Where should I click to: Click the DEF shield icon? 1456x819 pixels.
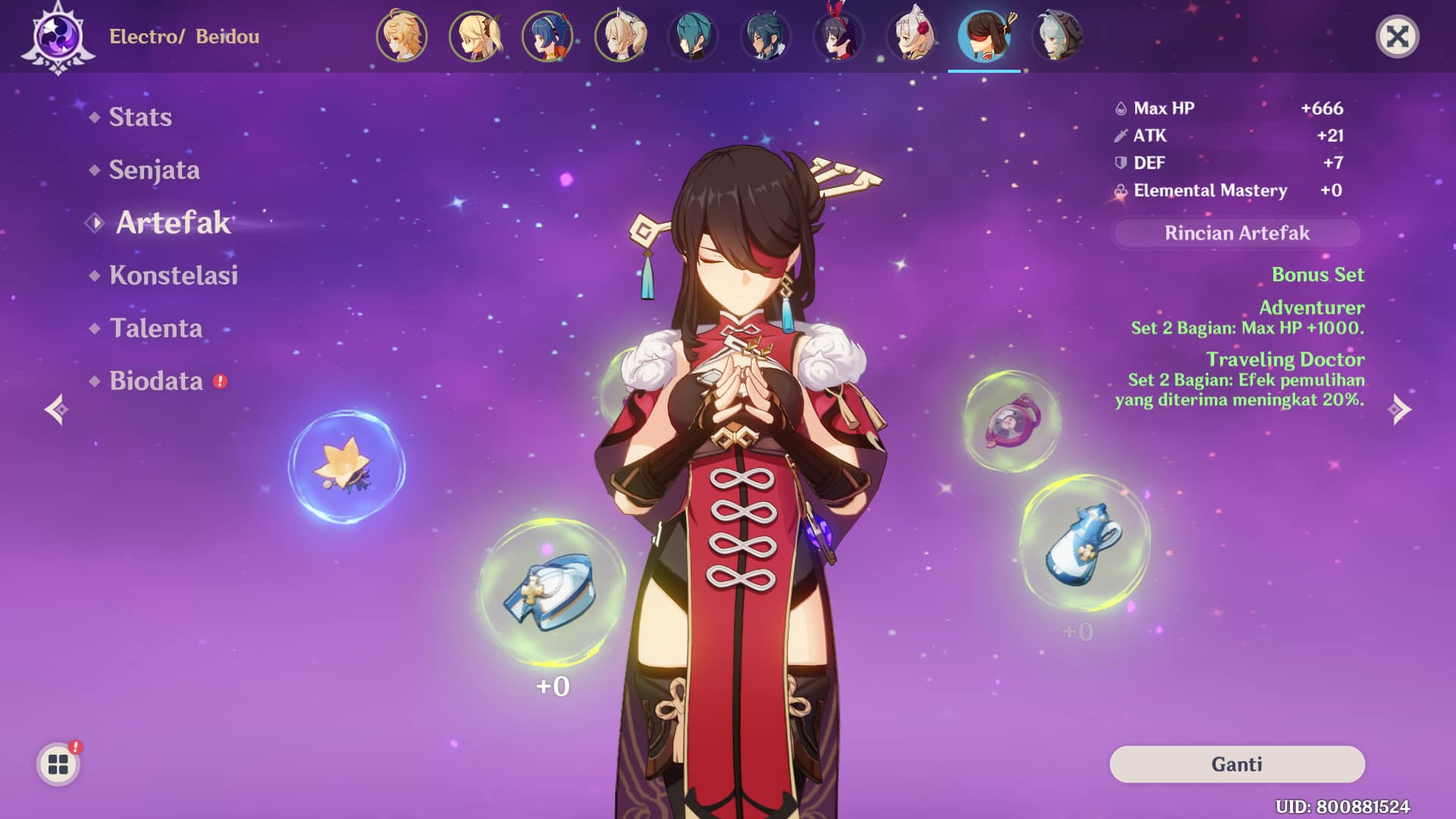[x=1119, y=163]
